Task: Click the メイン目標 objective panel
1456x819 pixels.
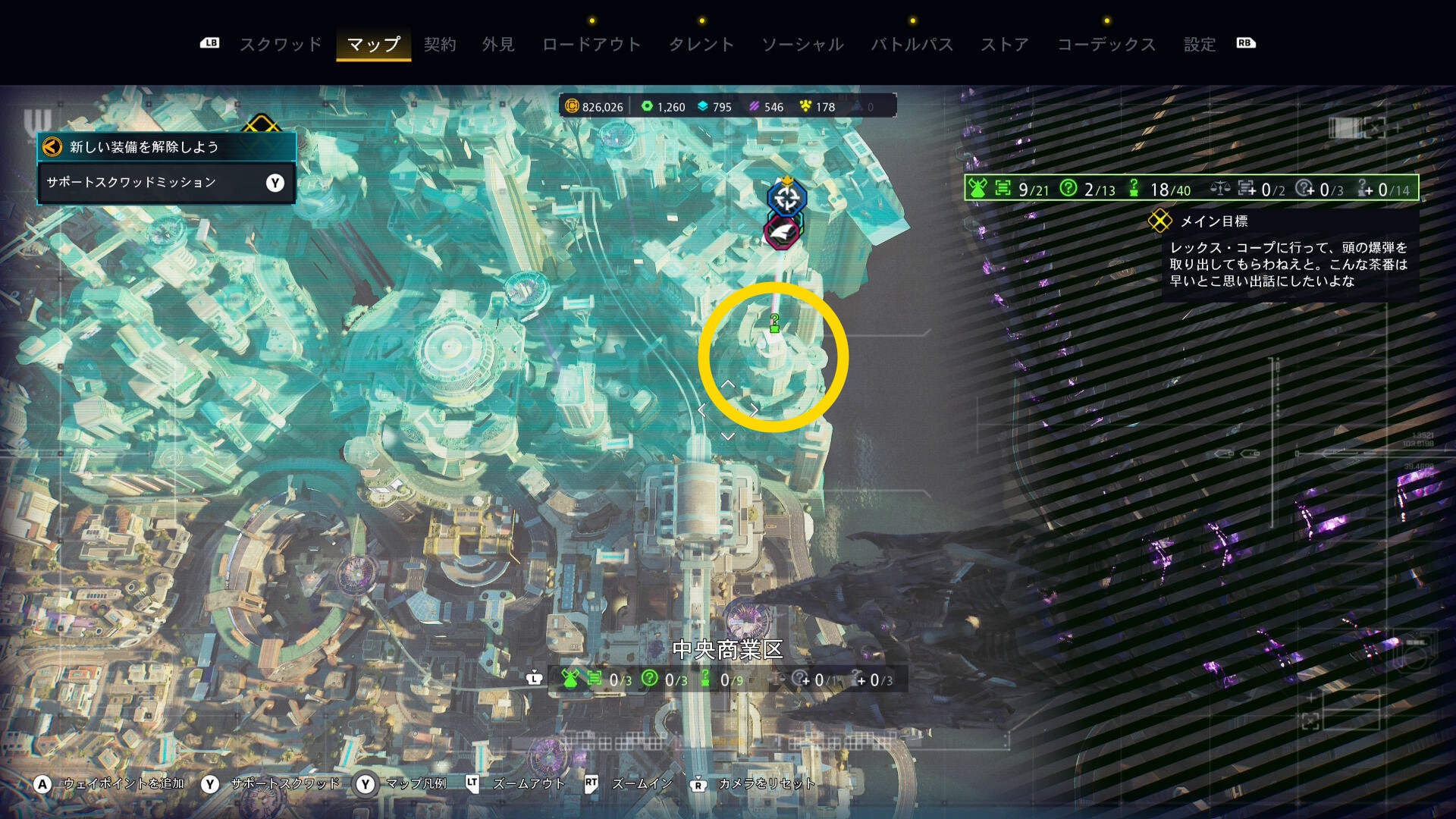Action: [x=1288, y=255]
